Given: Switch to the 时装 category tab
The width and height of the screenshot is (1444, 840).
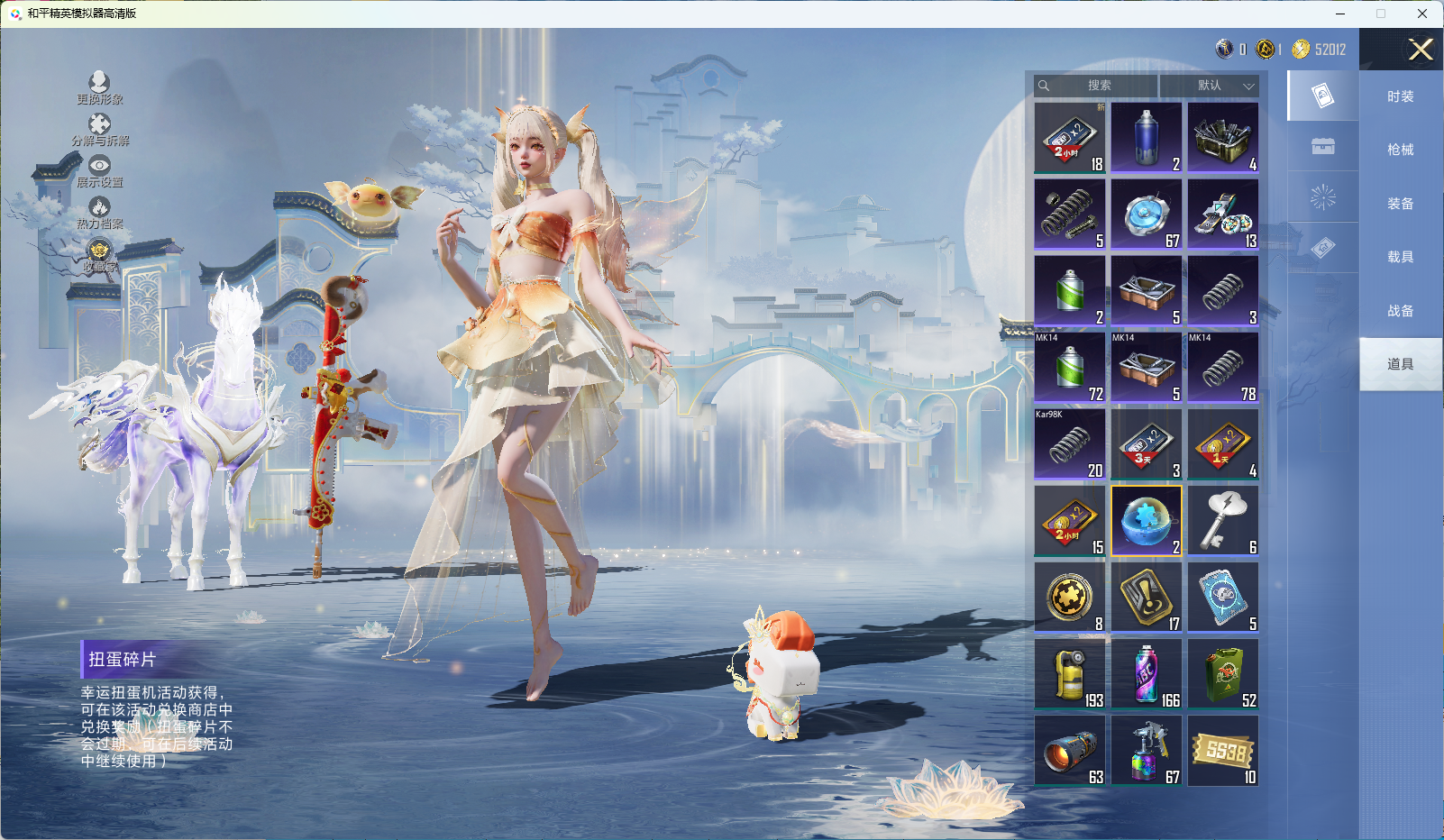Looking at the screenshot, I should coord(1400,96).
